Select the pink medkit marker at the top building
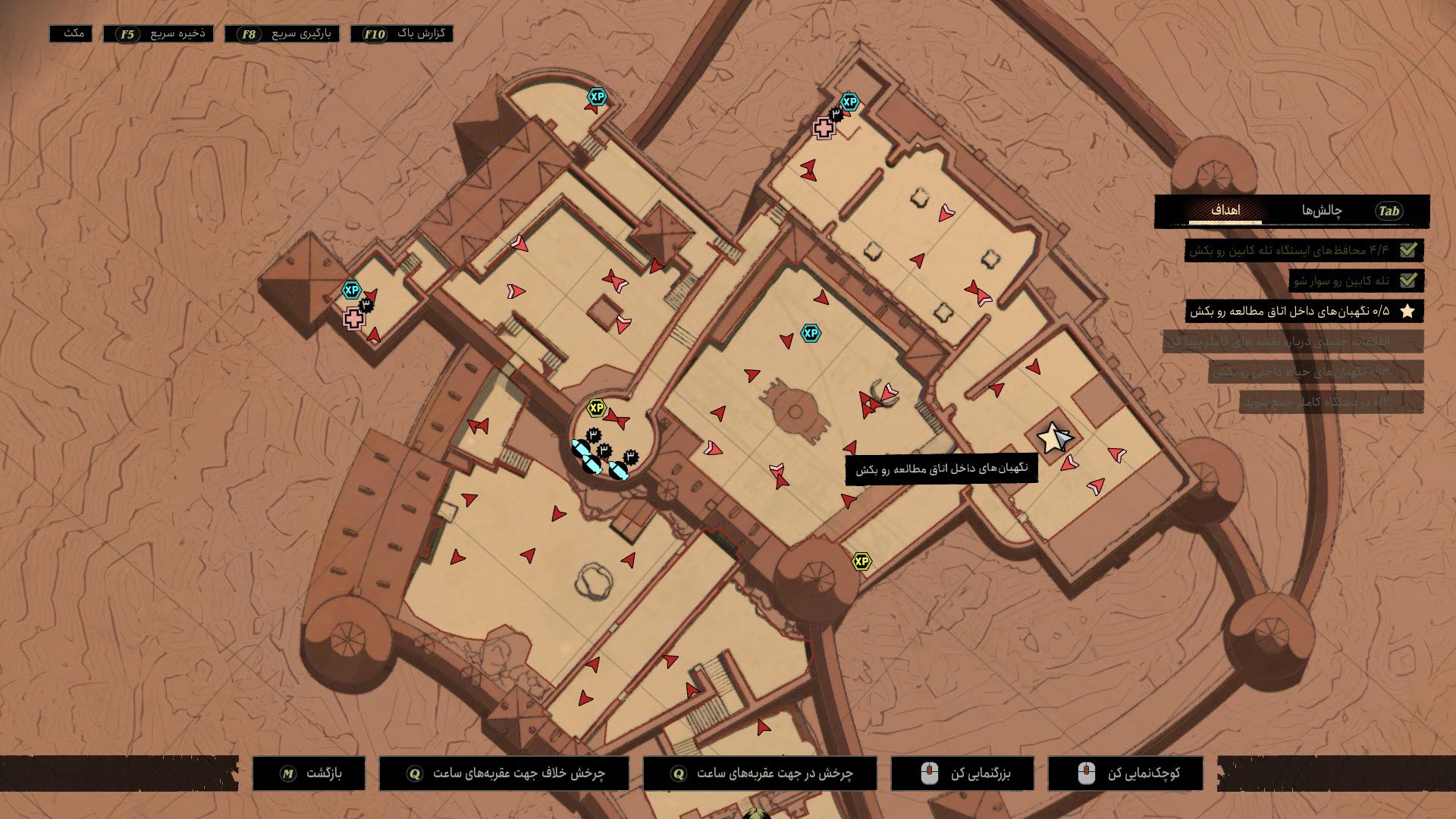1456x819 pixels. 824,127
